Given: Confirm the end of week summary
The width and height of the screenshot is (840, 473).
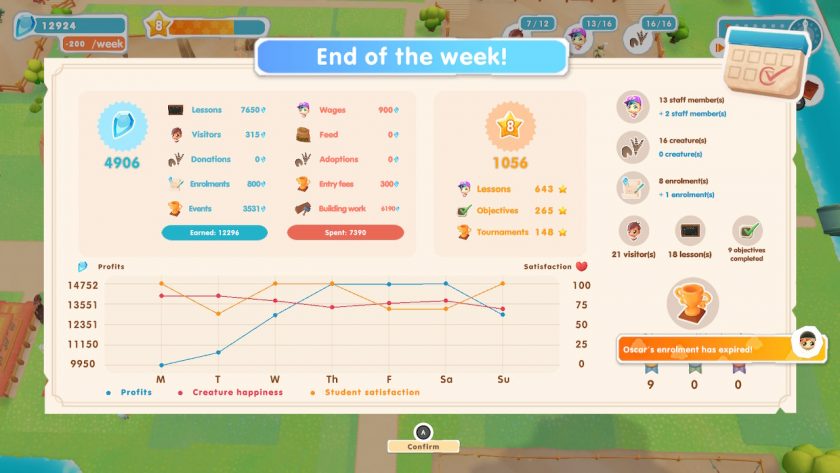Looking at the screenshot, I should coord(423,446).
